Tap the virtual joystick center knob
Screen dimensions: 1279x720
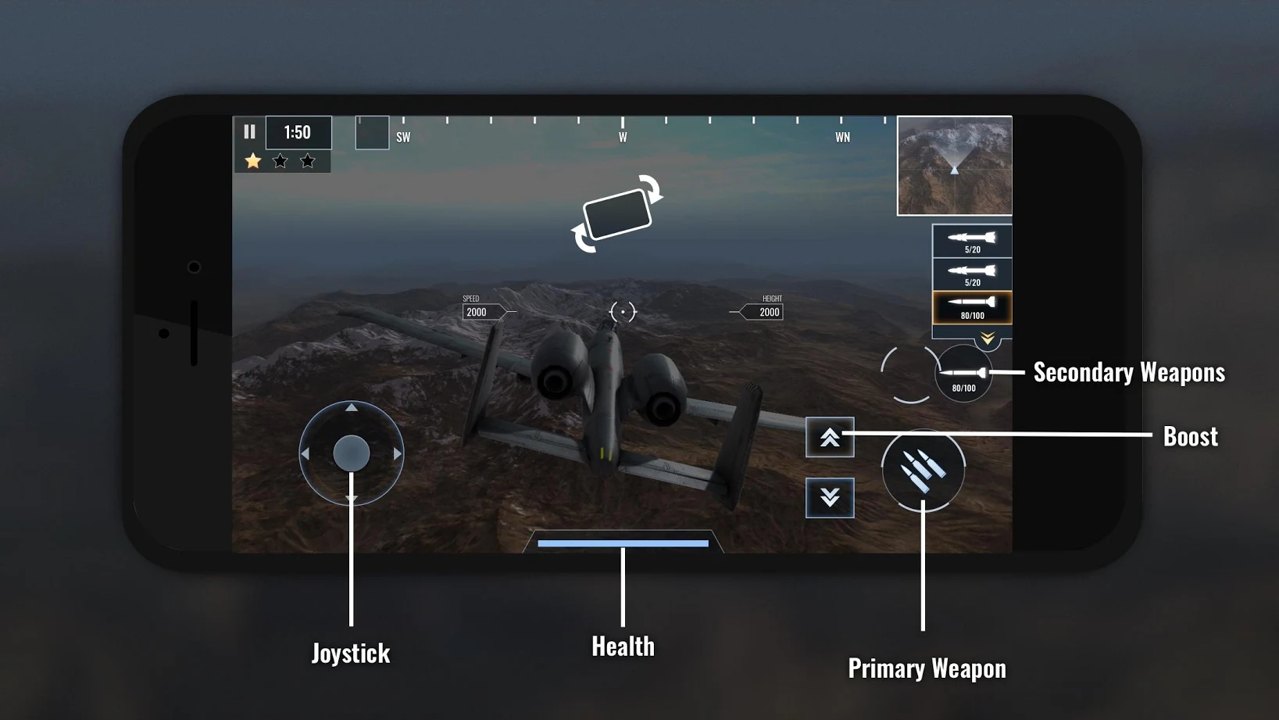[x=351, y=454]
